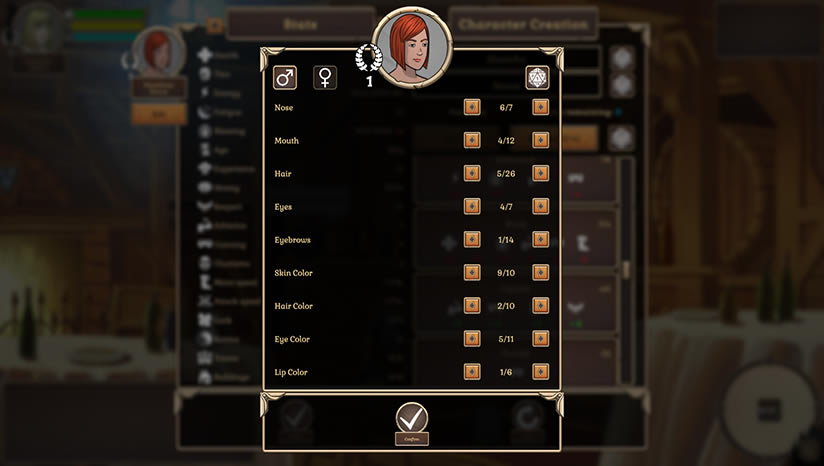Step Hair Color forward
Image resolution: width=824 pixels, height=466 pixels.
coord(541,305)
